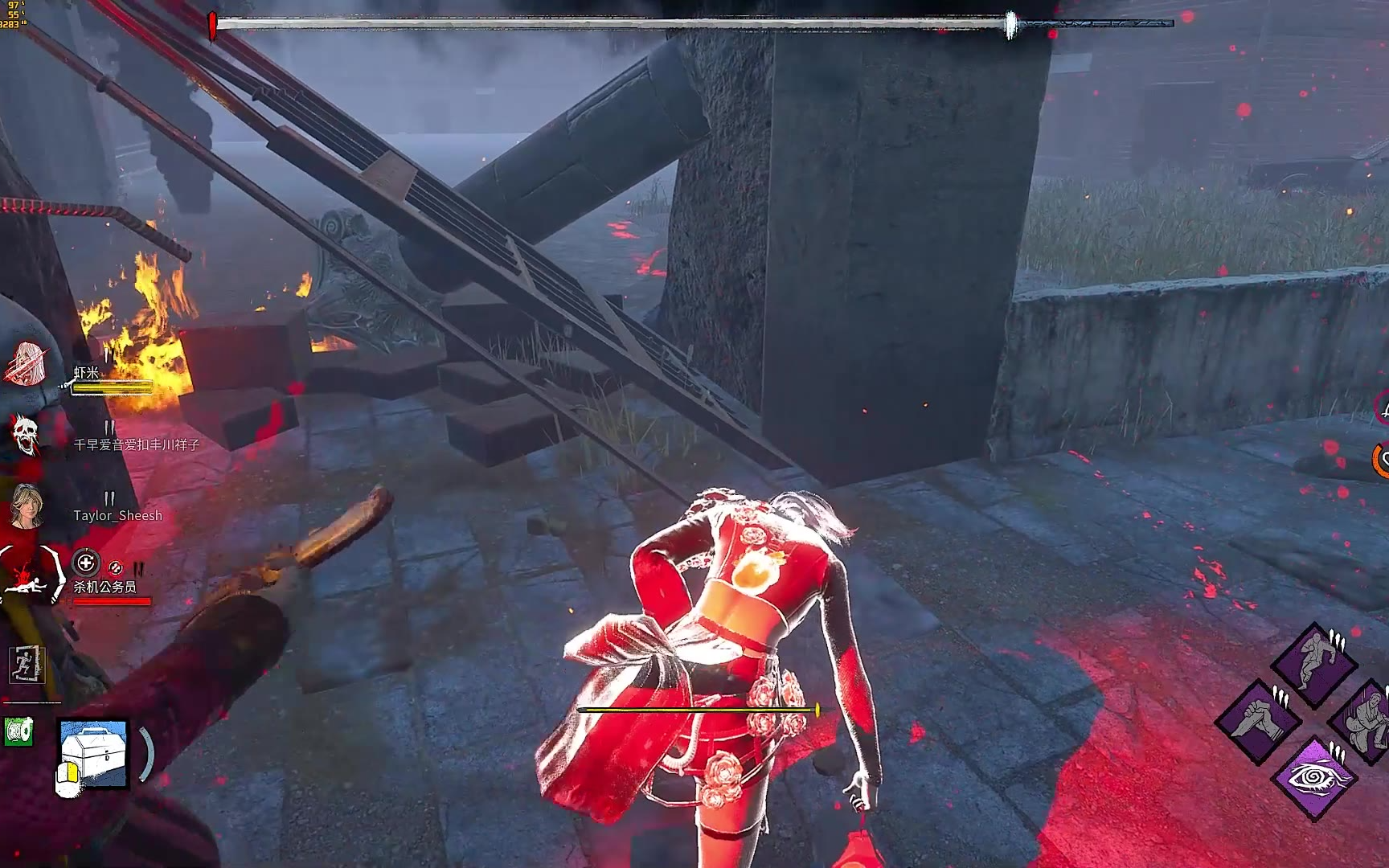Select the crossed-out portrait beside 虾米
This screenshot has width=1389, height=868.
coord(27,363)
